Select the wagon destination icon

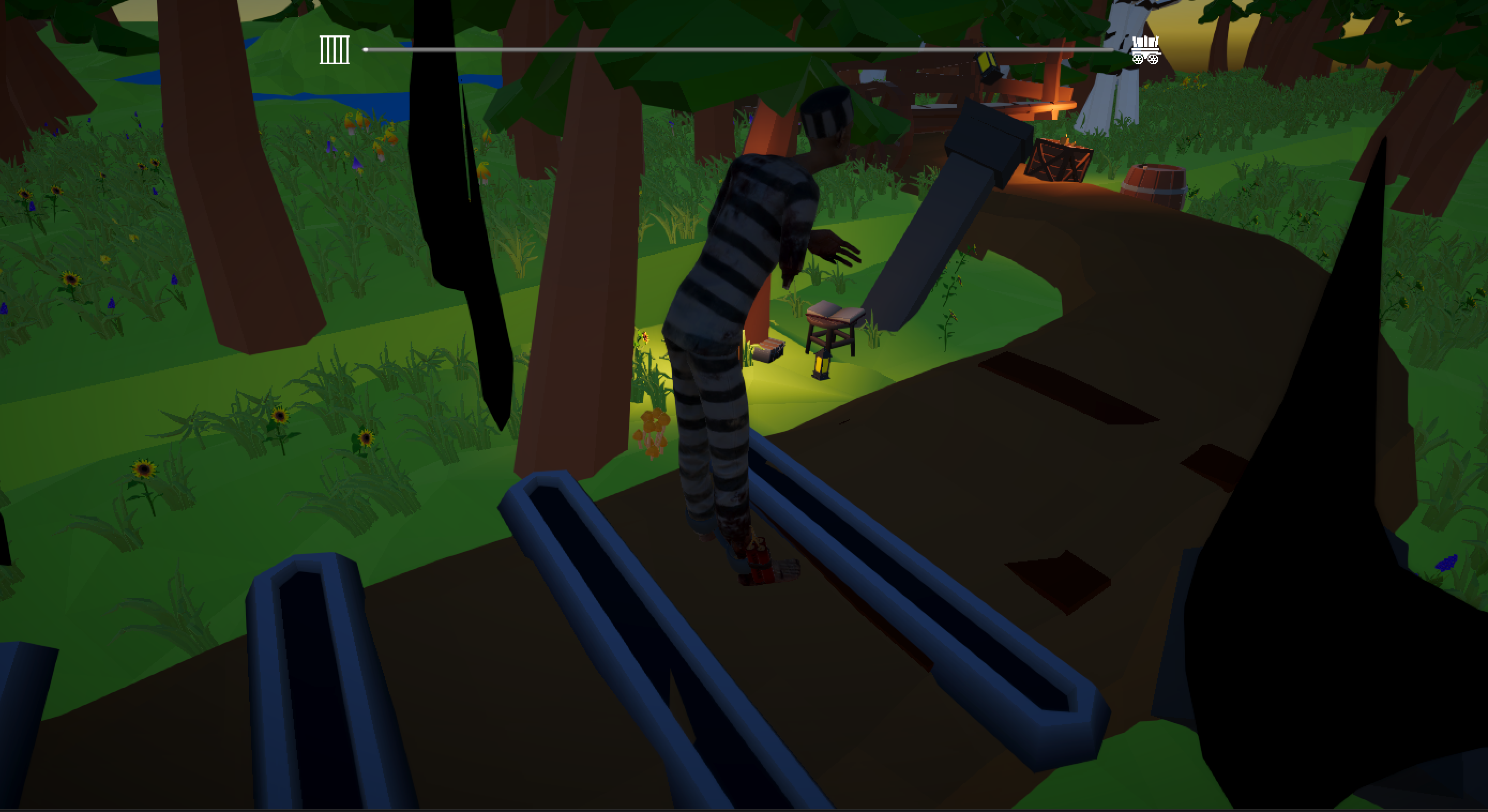pos(1145,50)
